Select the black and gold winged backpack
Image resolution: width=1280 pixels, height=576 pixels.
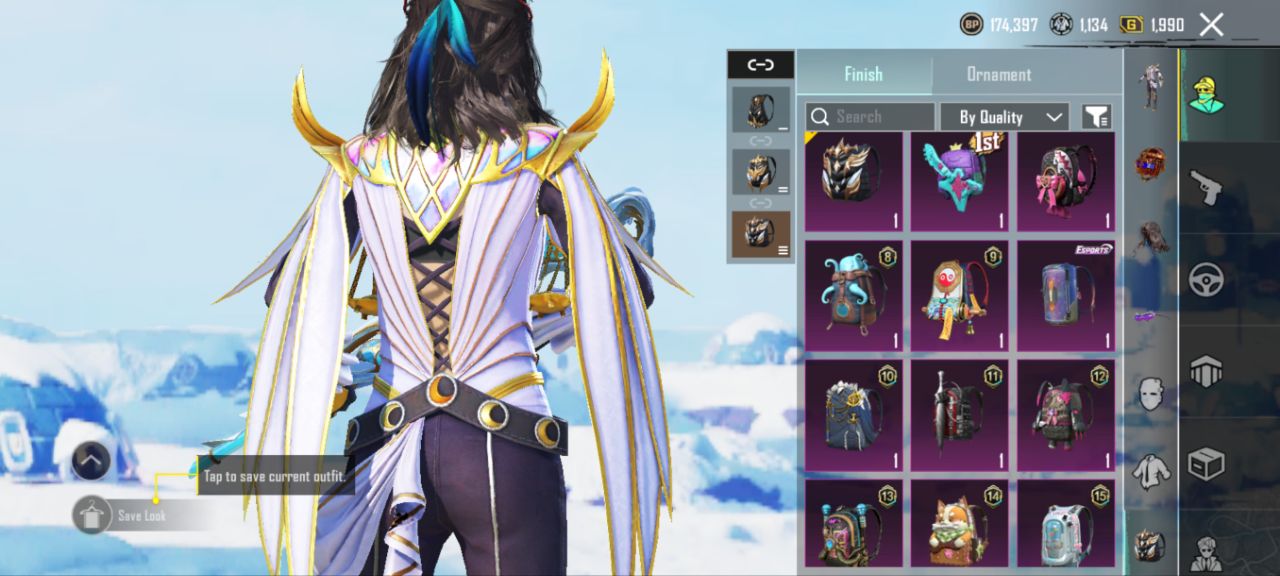click(853, 181)
